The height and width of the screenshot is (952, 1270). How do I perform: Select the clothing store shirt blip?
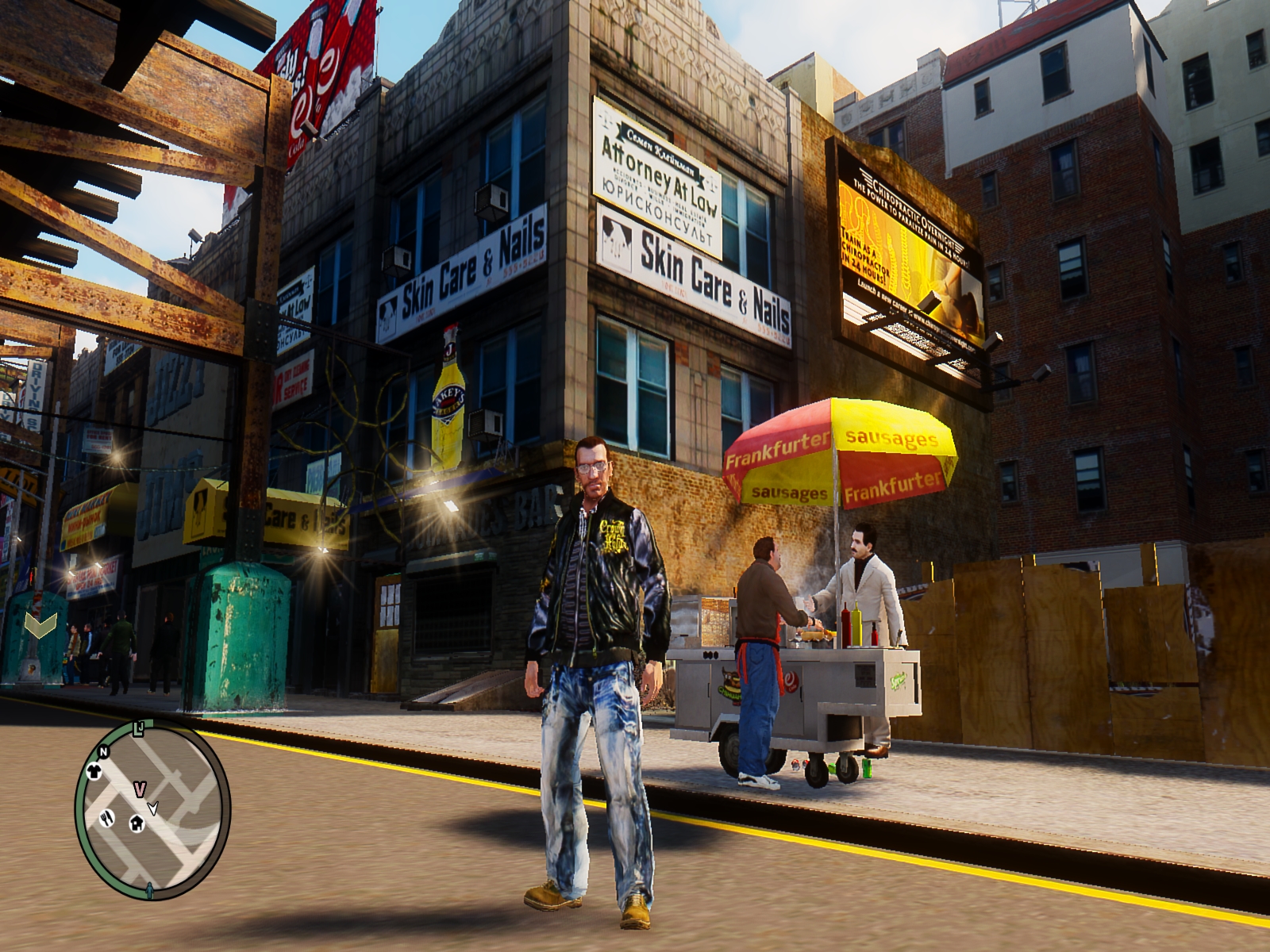coord(94,770)
